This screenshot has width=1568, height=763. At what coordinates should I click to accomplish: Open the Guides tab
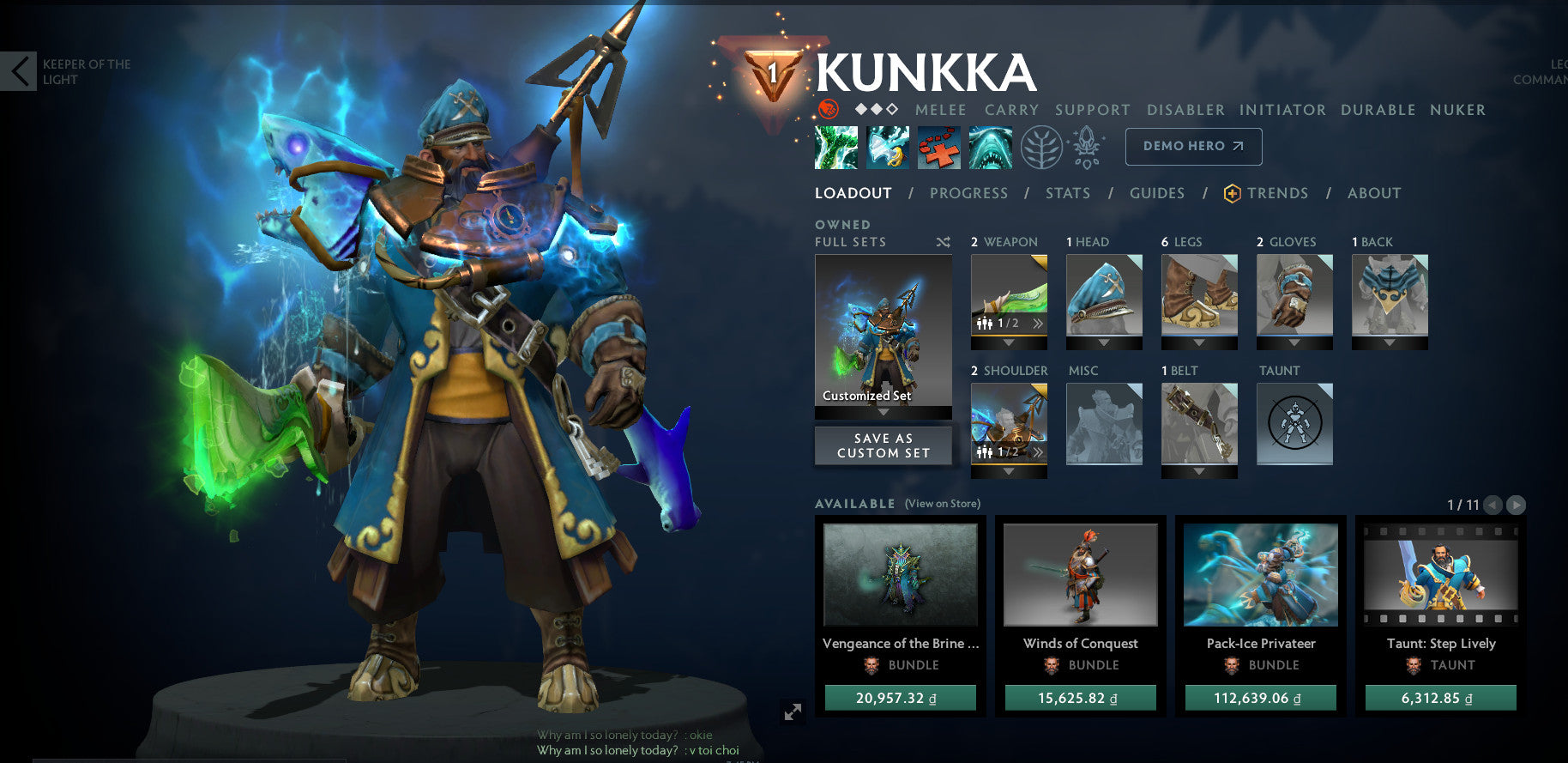tap(1156, 193)
